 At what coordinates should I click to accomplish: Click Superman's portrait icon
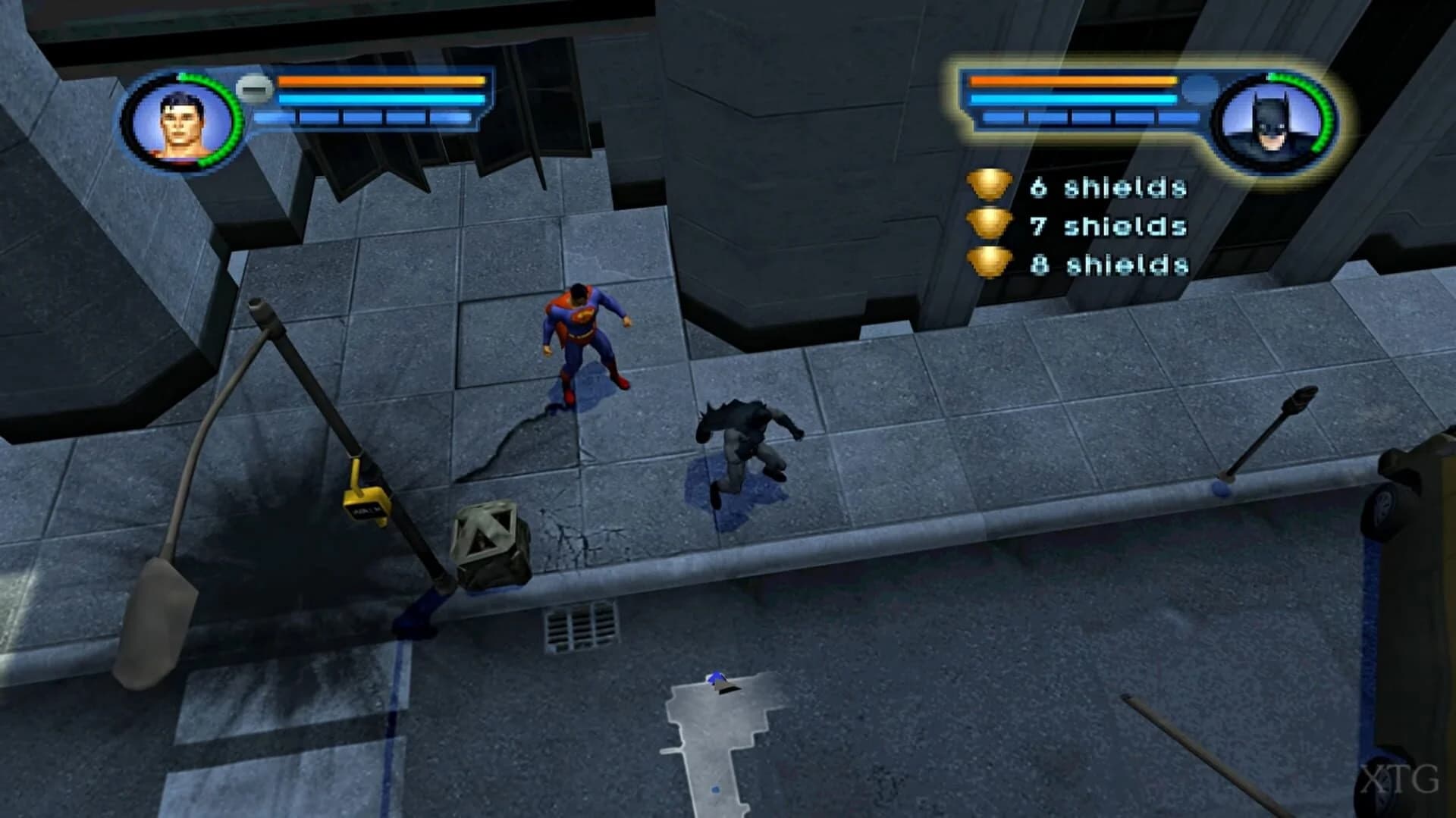(182, 120)
